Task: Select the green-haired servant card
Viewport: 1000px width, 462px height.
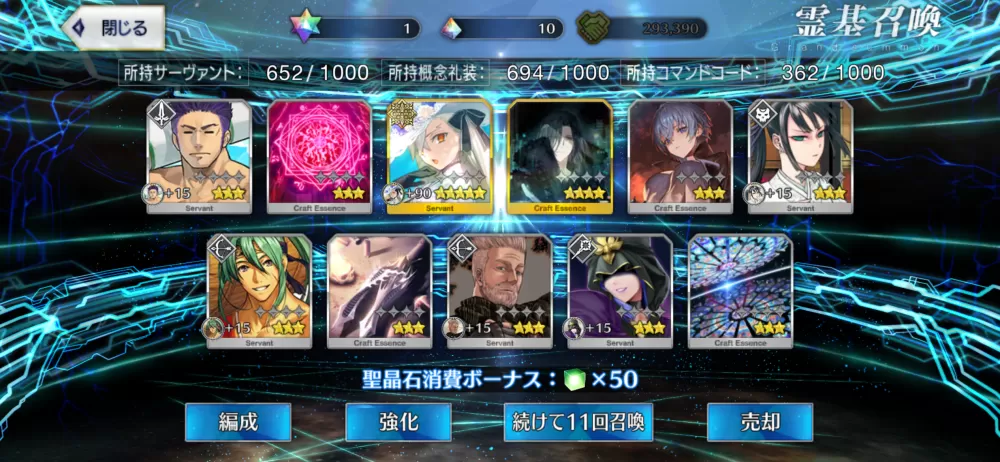Action: pyautogui.click(x=259, y=290)
